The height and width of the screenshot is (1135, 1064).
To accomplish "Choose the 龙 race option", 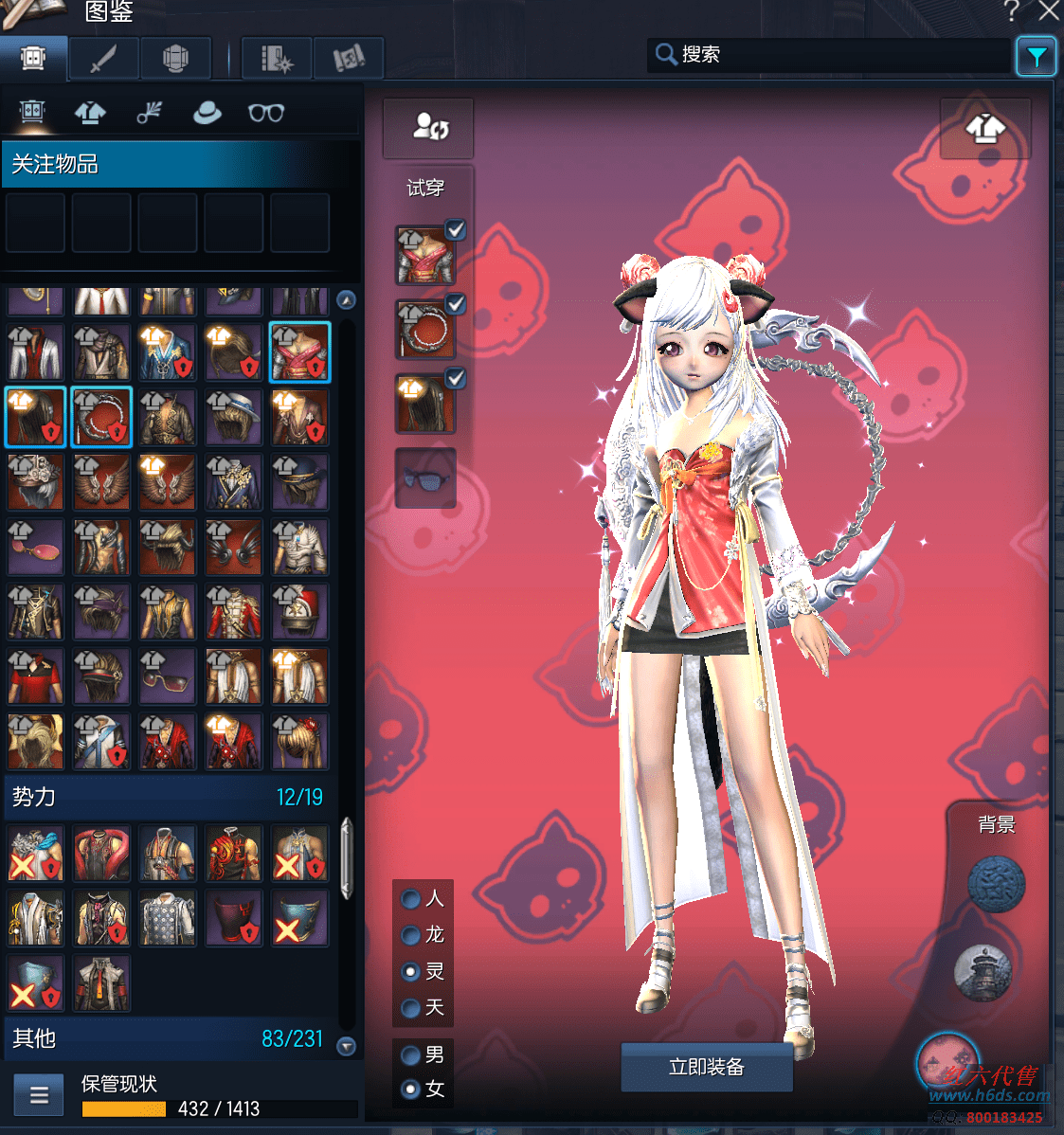I will [411, 935].
